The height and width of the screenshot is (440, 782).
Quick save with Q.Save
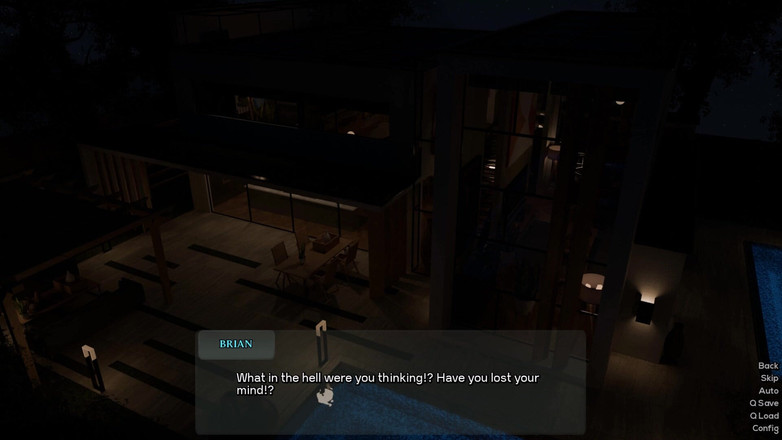tap(764, 403)
